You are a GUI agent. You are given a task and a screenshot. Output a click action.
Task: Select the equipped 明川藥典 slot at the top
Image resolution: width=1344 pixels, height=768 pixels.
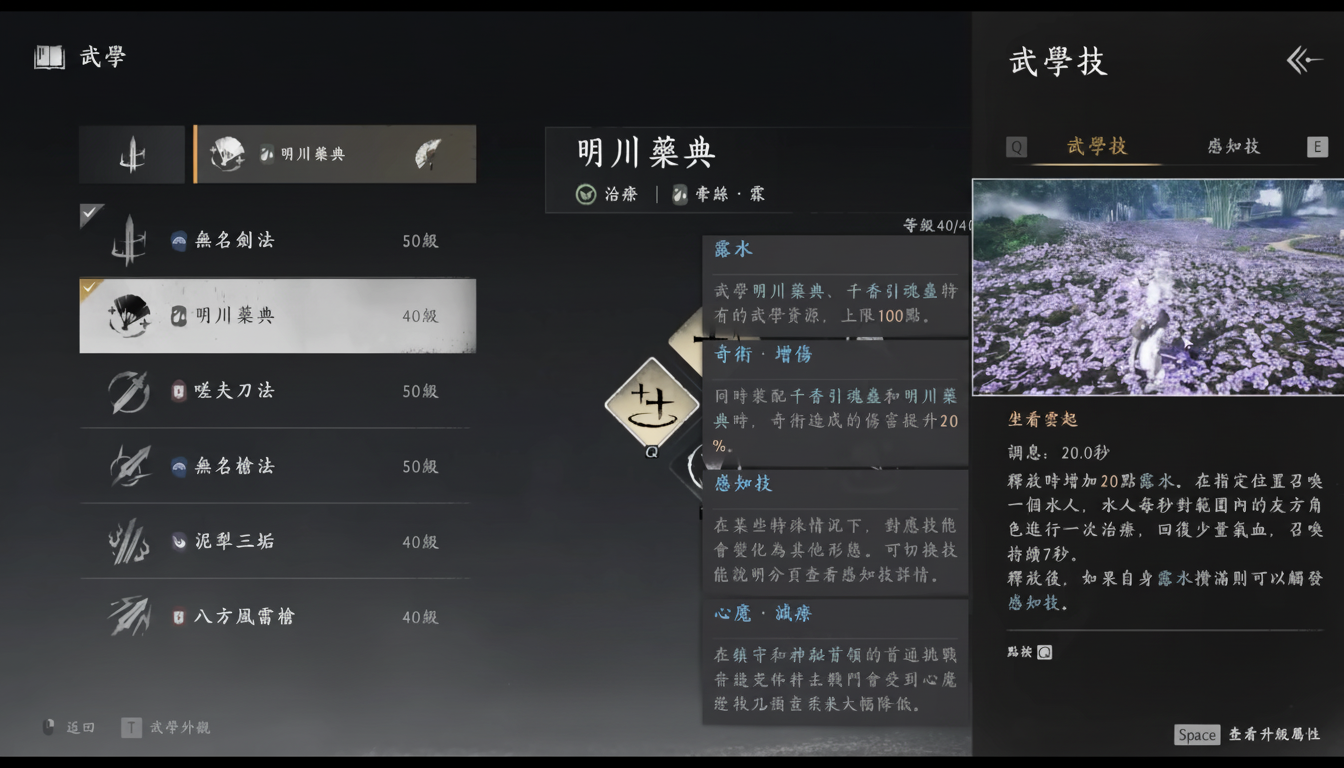coord(334,154)
